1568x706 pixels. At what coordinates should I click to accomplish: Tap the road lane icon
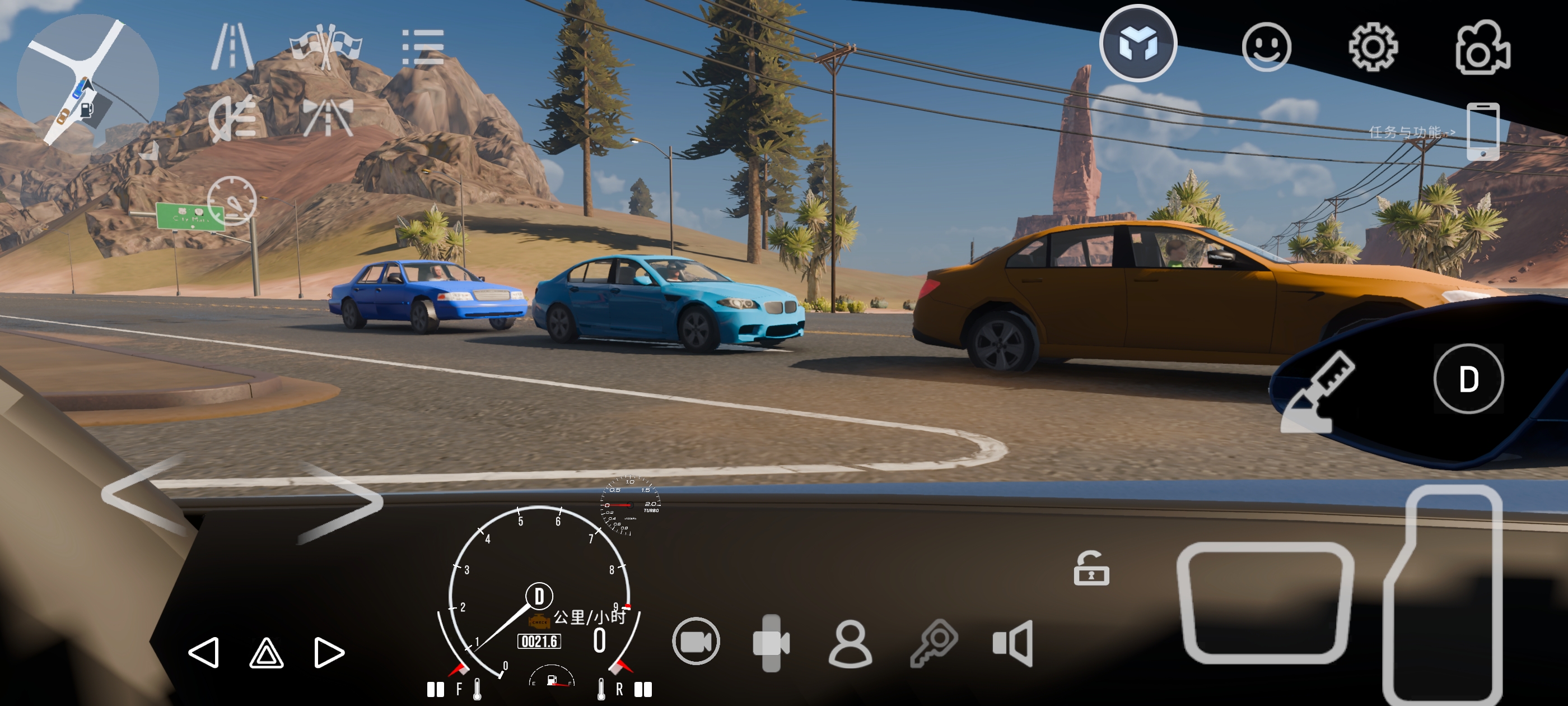[x=232, y=47]
